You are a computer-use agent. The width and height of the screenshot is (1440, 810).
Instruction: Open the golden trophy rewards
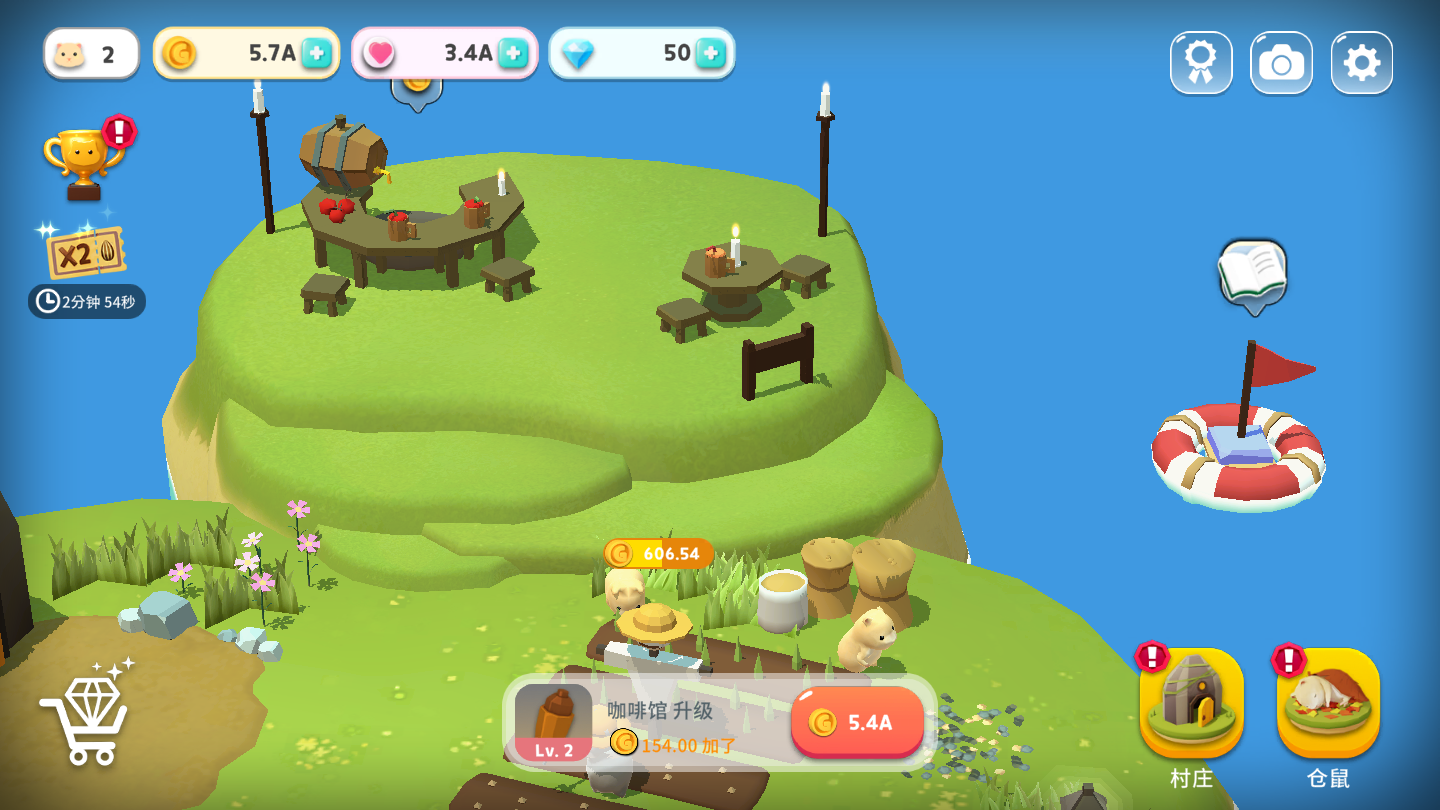84,162
